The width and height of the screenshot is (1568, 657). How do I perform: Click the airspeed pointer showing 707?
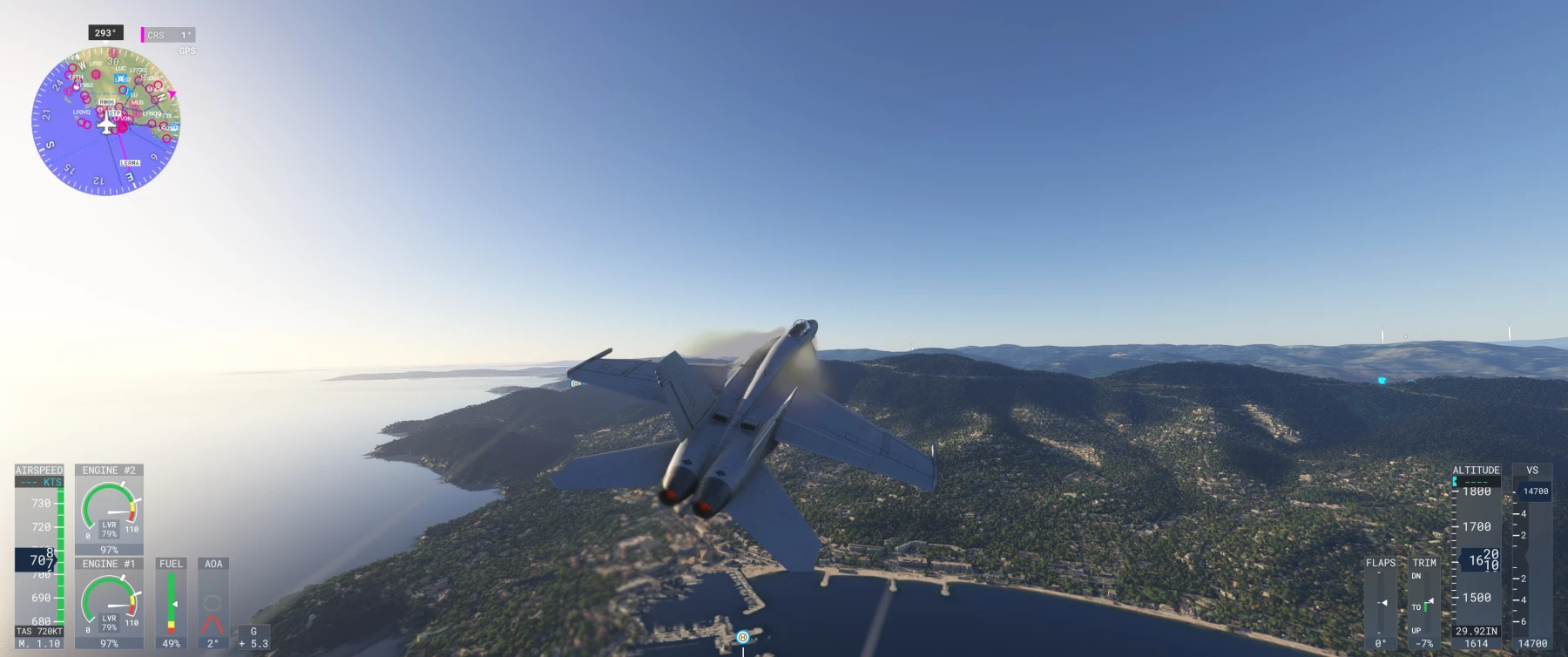(37, 561)
